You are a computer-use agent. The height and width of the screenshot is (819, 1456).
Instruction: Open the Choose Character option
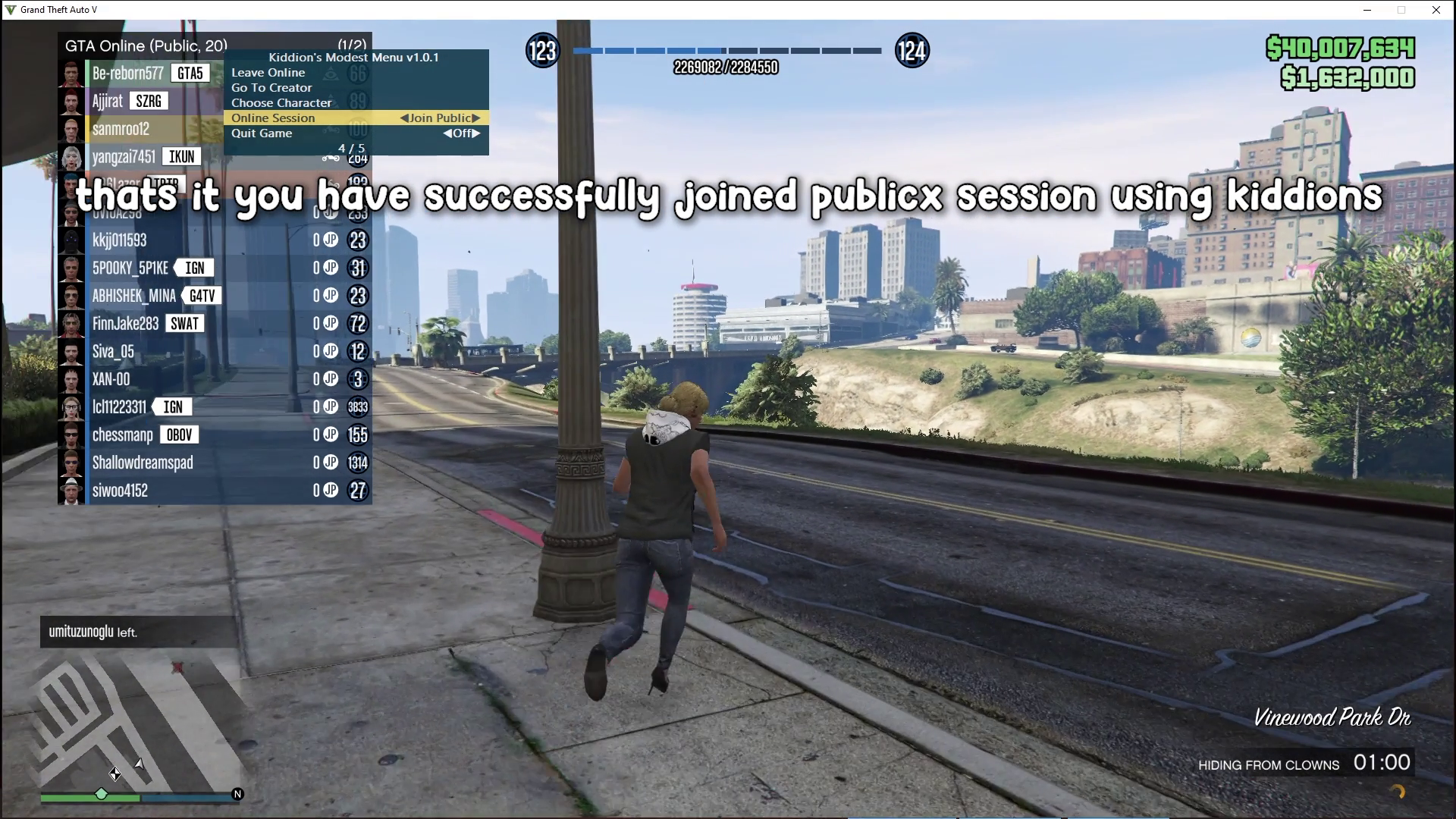pyautogui.click(x=281, y=103)
